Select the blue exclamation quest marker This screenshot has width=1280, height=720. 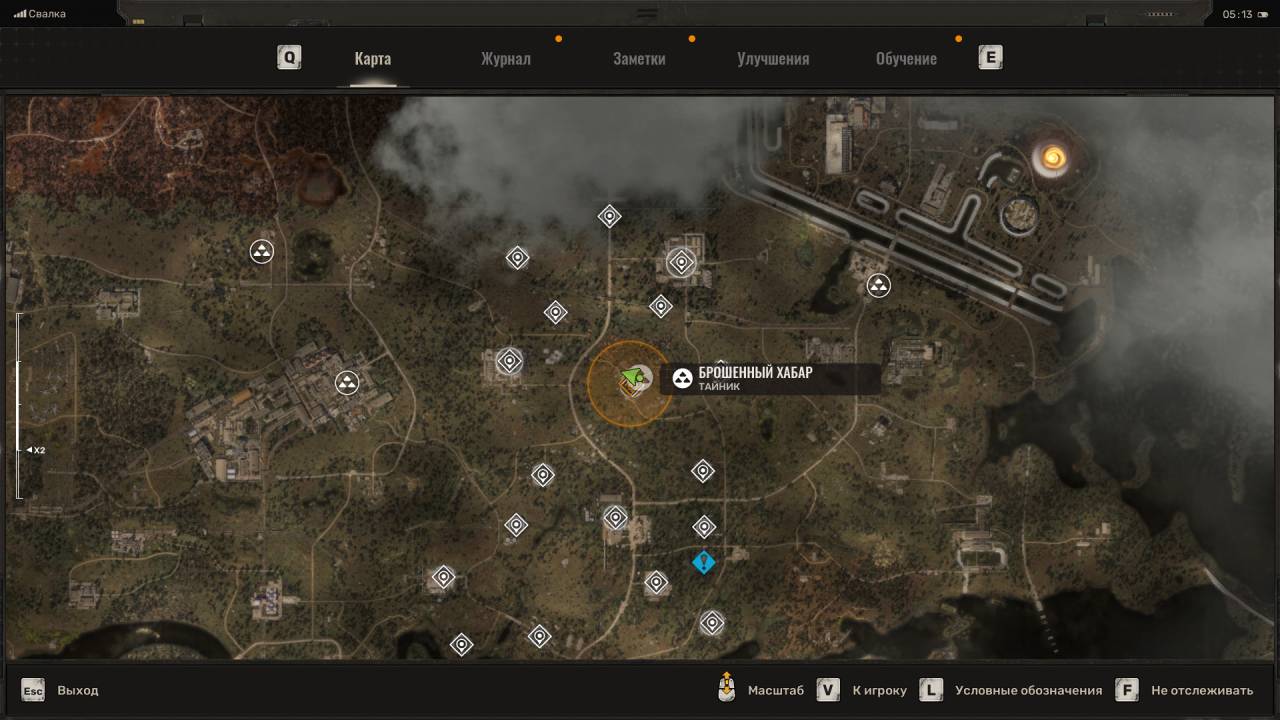pos(704,563)
